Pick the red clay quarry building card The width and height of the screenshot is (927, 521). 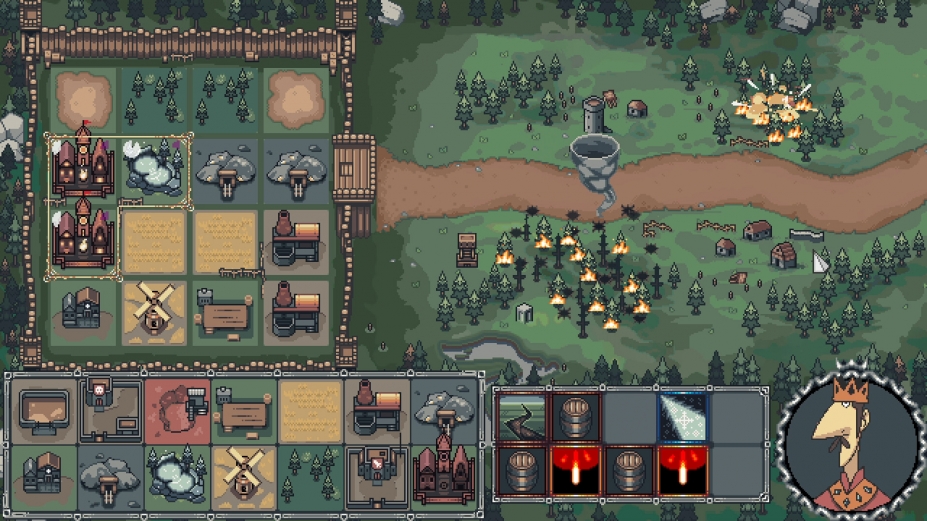pyautogui.click(x=177, y=410)
